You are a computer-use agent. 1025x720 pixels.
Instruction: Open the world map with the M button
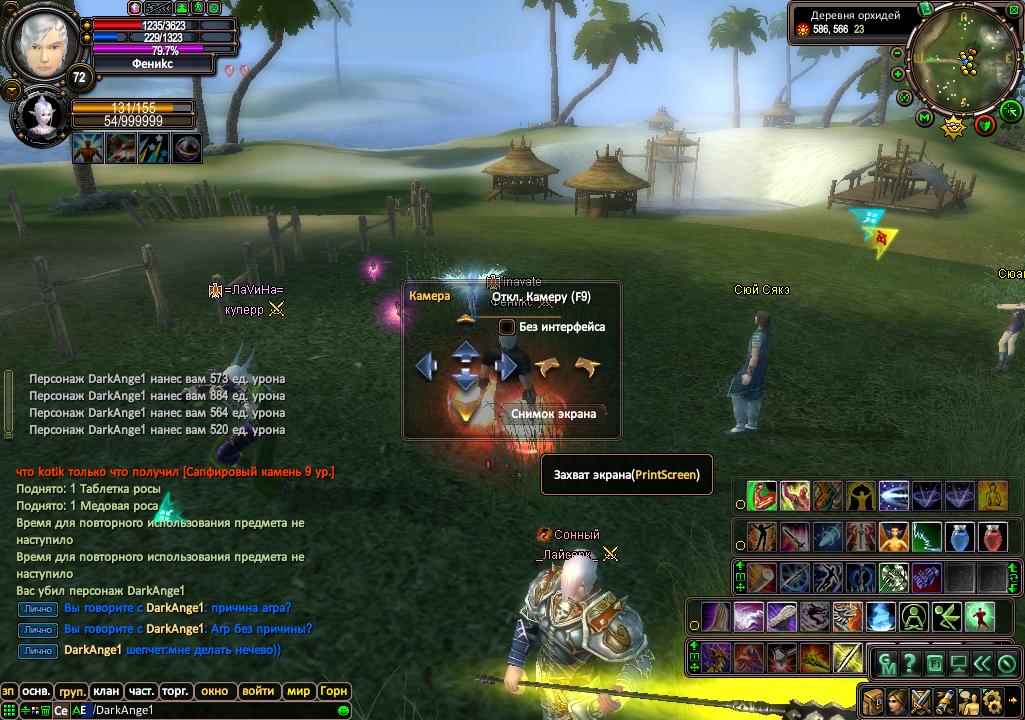coord(924,118)
